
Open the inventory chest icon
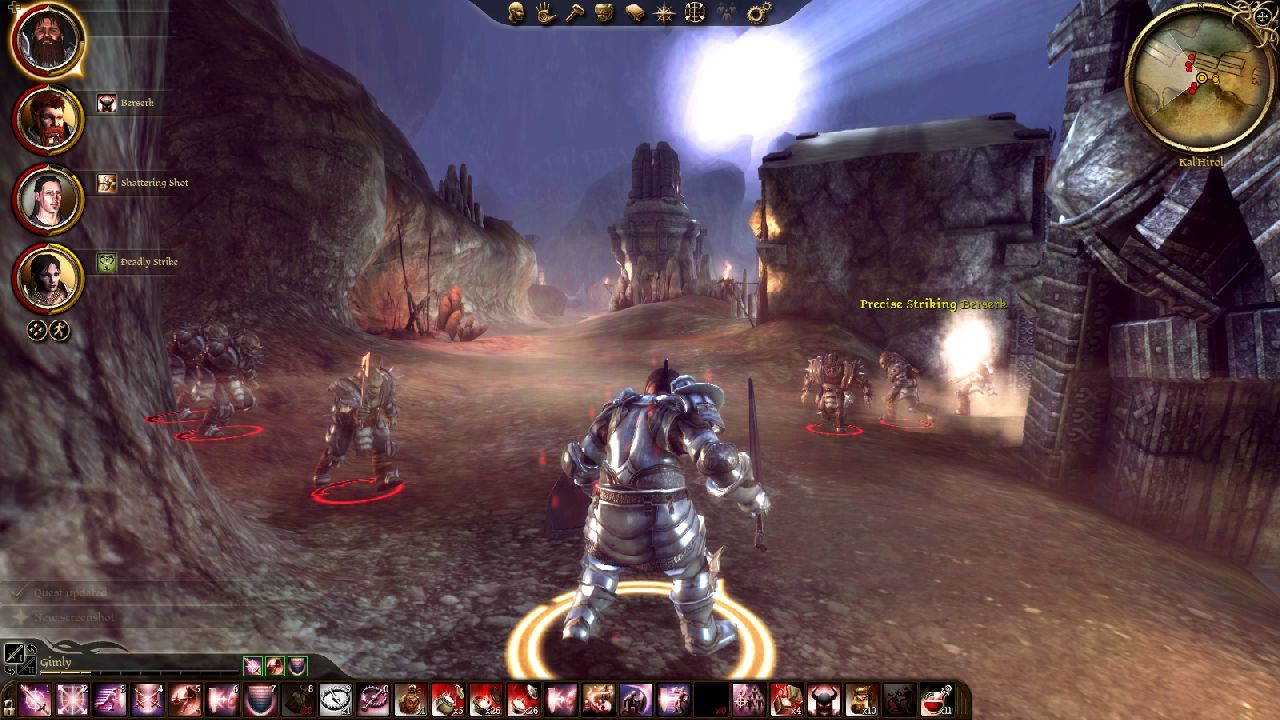click(x=604, y=13)
